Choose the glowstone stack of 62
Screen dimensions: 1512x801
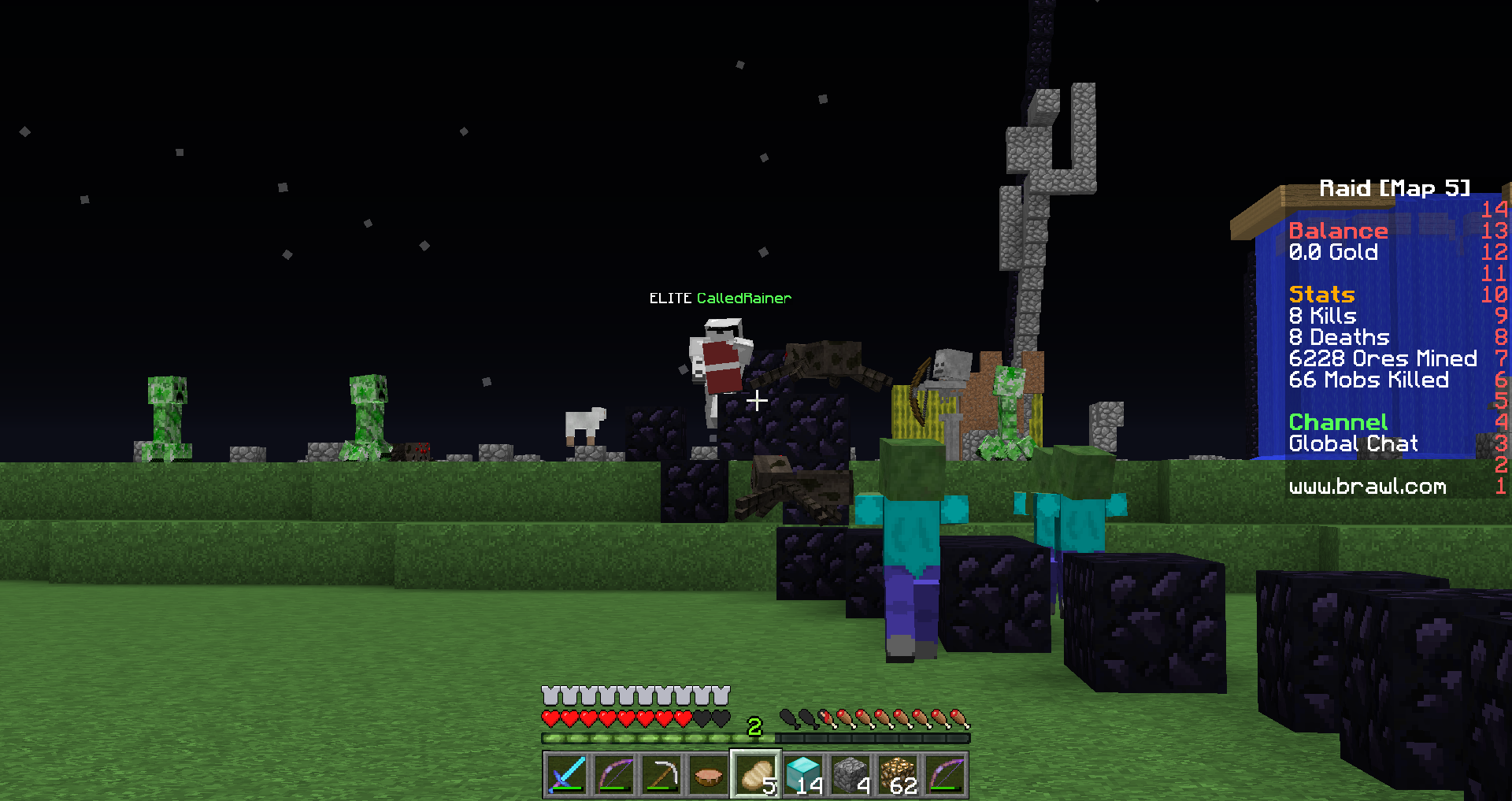(898, 775)
